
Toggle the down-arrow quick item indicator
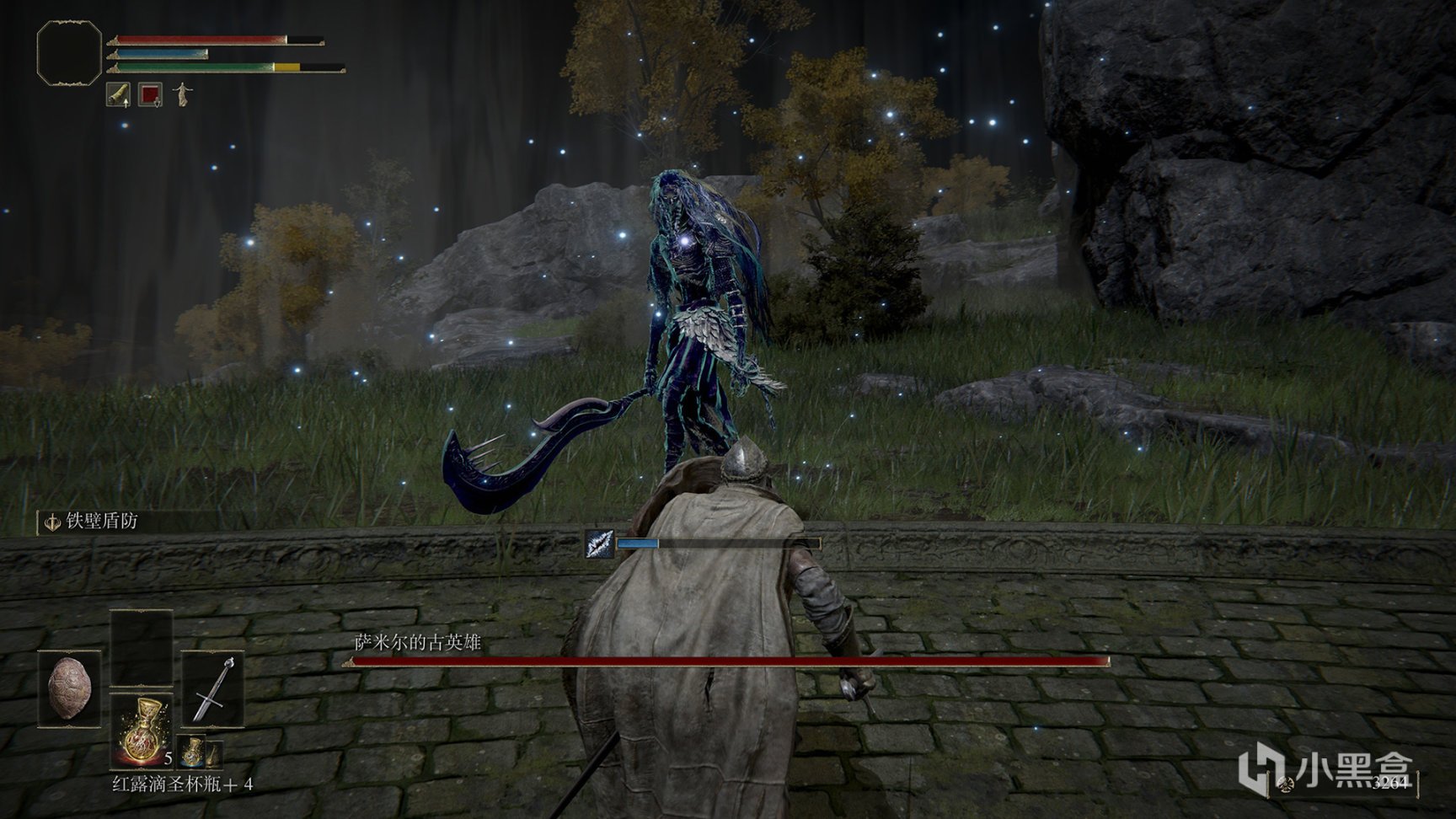coord(158,104)
